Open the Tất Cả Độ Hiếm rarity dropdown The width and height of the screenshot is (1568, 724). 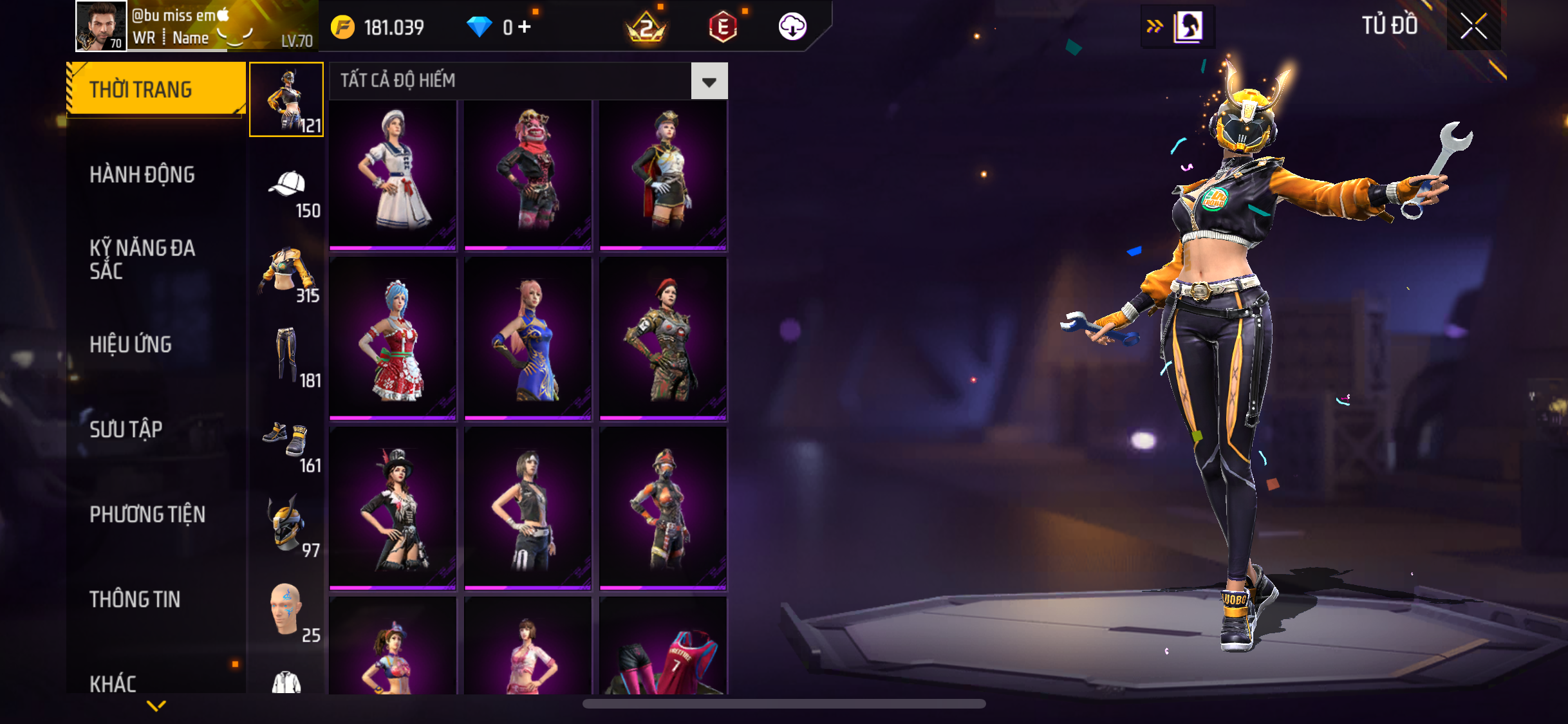pyautogui.click(x=709, y=81)
